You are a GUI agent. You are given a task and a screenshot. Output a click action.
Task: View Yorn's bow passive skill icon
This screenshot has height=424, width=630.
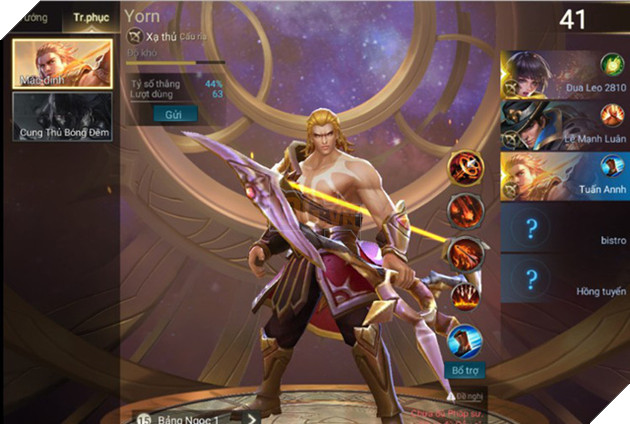(465, 167)
